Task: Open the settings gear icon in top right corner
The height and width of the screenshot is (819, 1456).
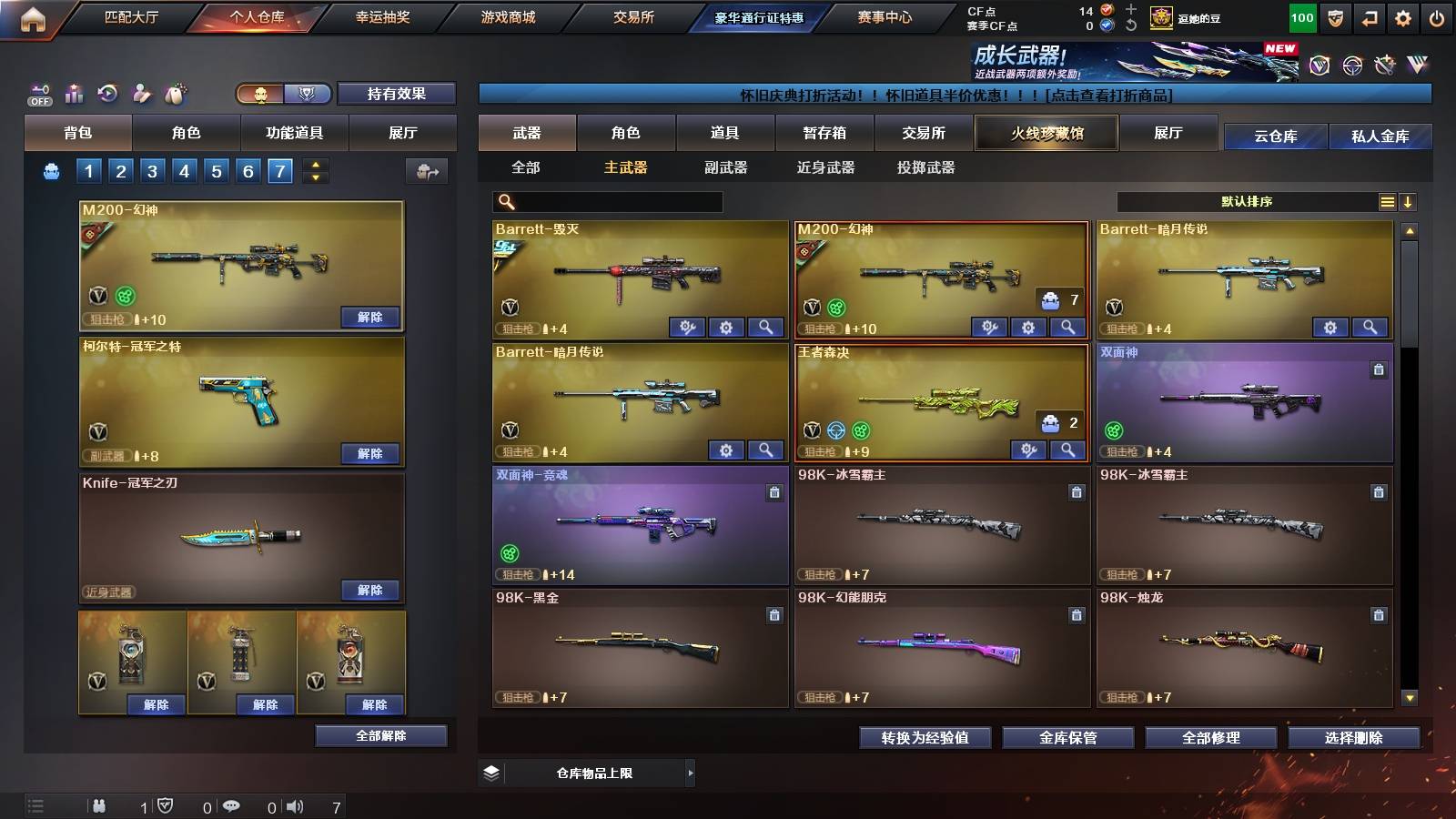Action: [1402, 17]
